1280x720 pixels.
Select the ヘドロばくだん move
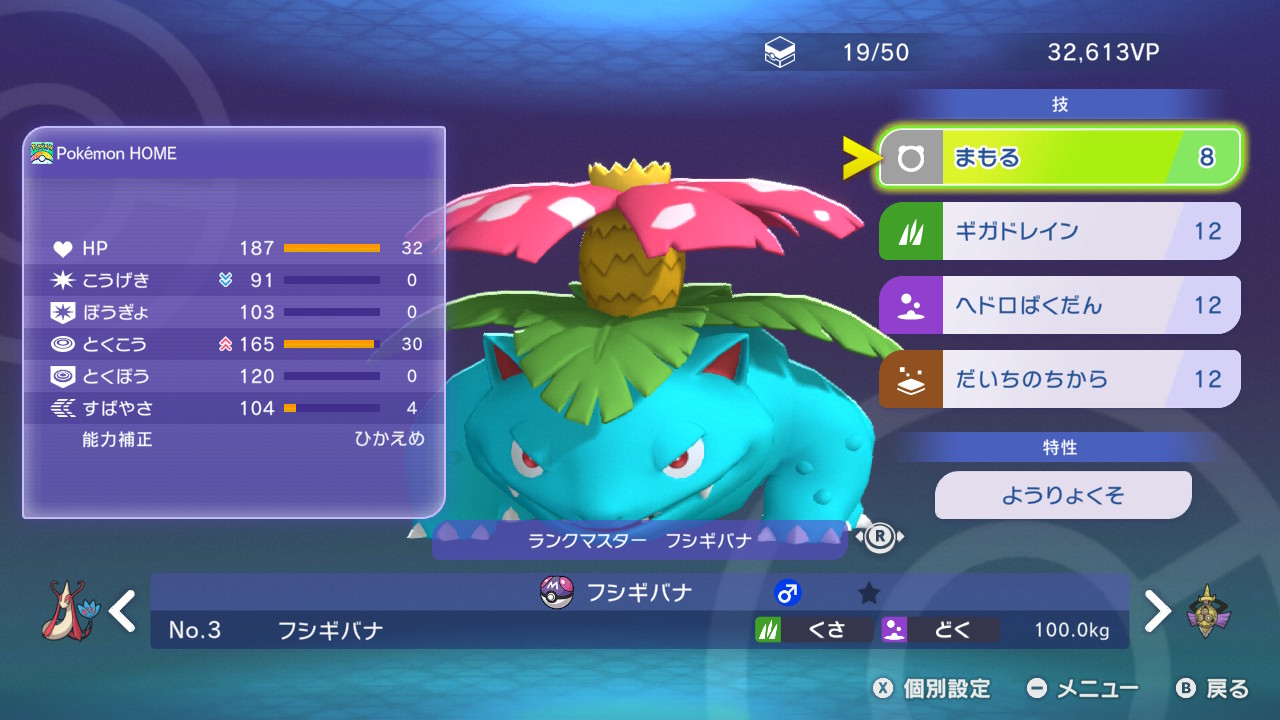(1059, 305)
